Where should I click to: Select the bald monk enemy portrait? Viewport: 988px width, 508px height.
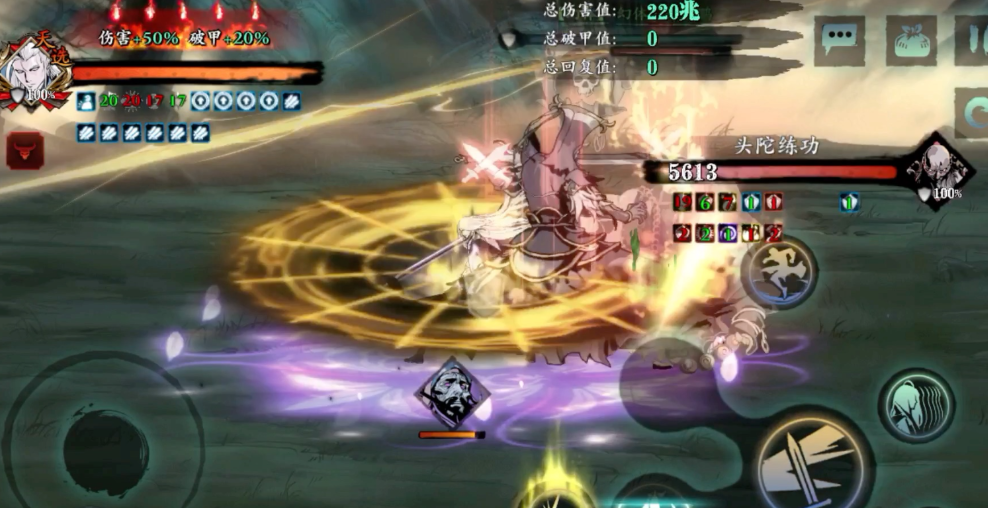940,170
